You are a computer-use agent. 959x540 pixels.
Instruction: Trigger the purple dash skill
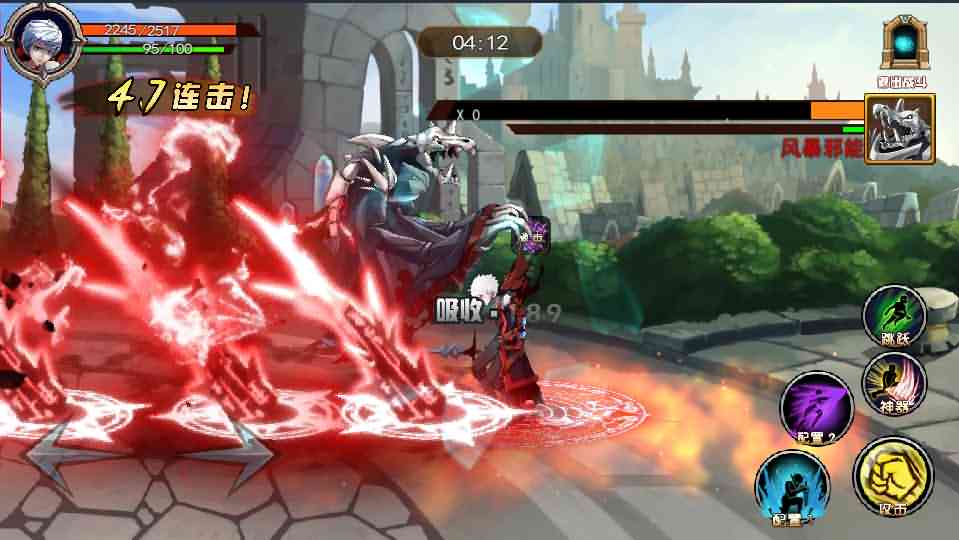pyautogui.click(x=817, y=404)
